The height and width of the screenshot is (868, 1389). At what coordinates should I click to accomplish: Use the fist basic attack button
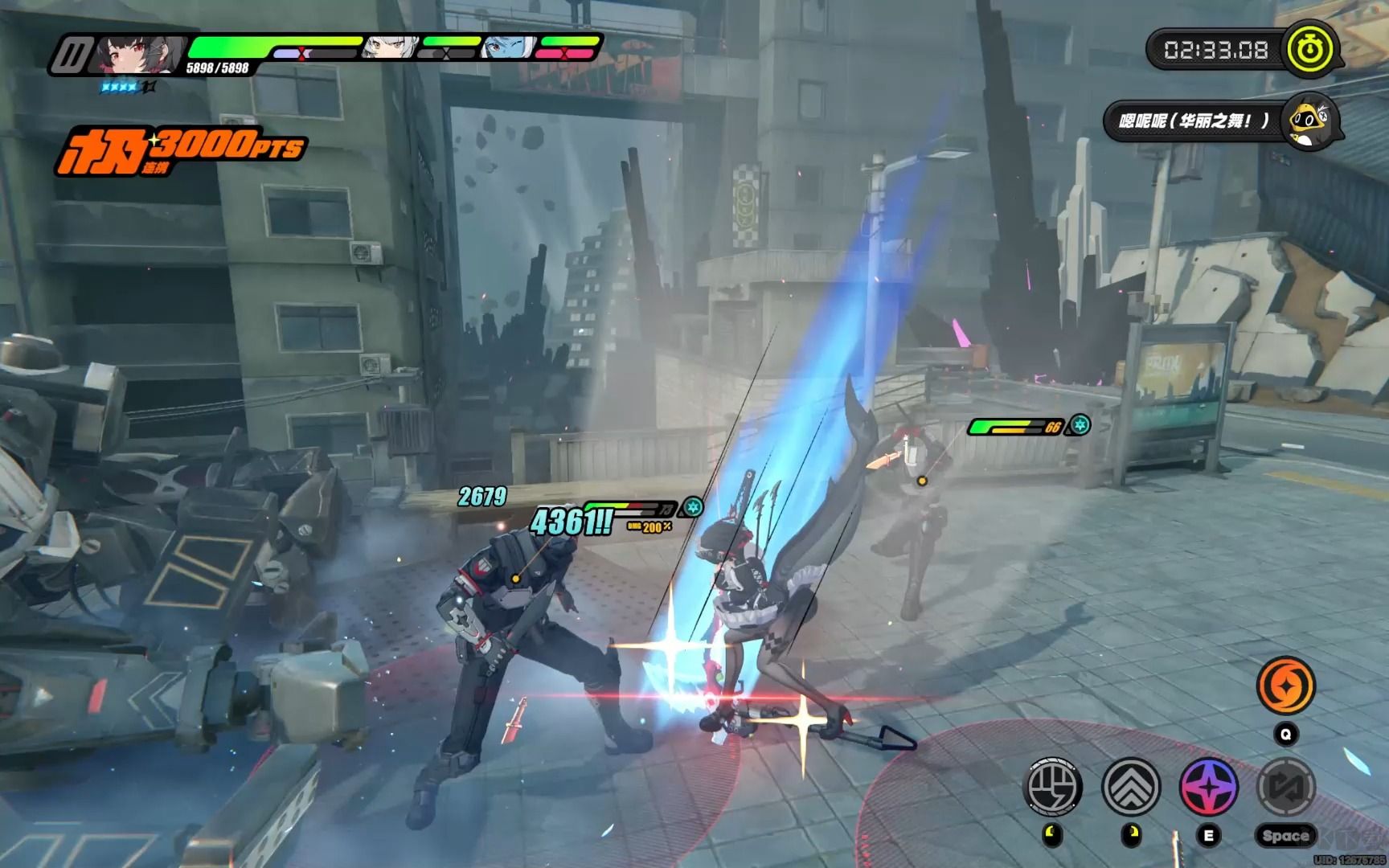point(1052,786)
